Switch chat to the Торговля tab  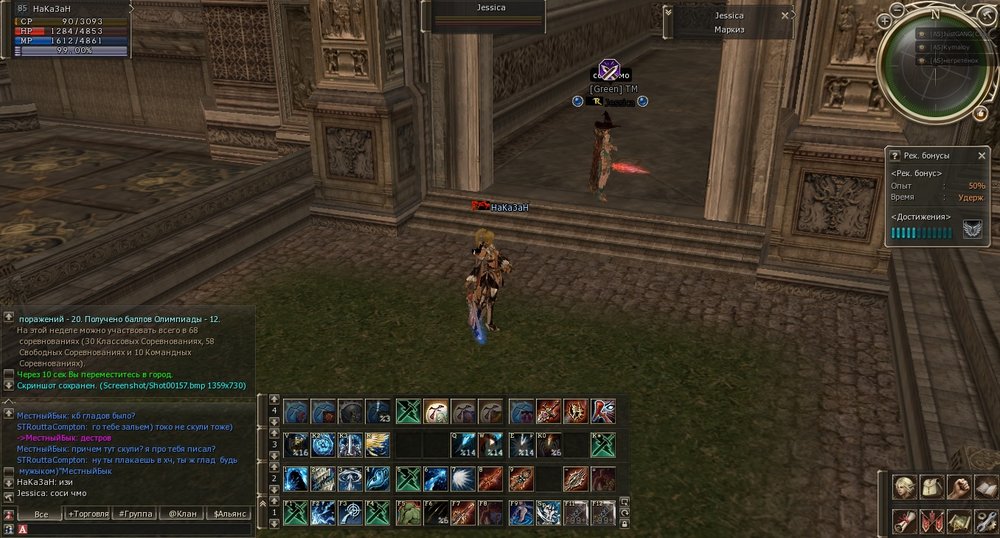[x=90, y=514]
